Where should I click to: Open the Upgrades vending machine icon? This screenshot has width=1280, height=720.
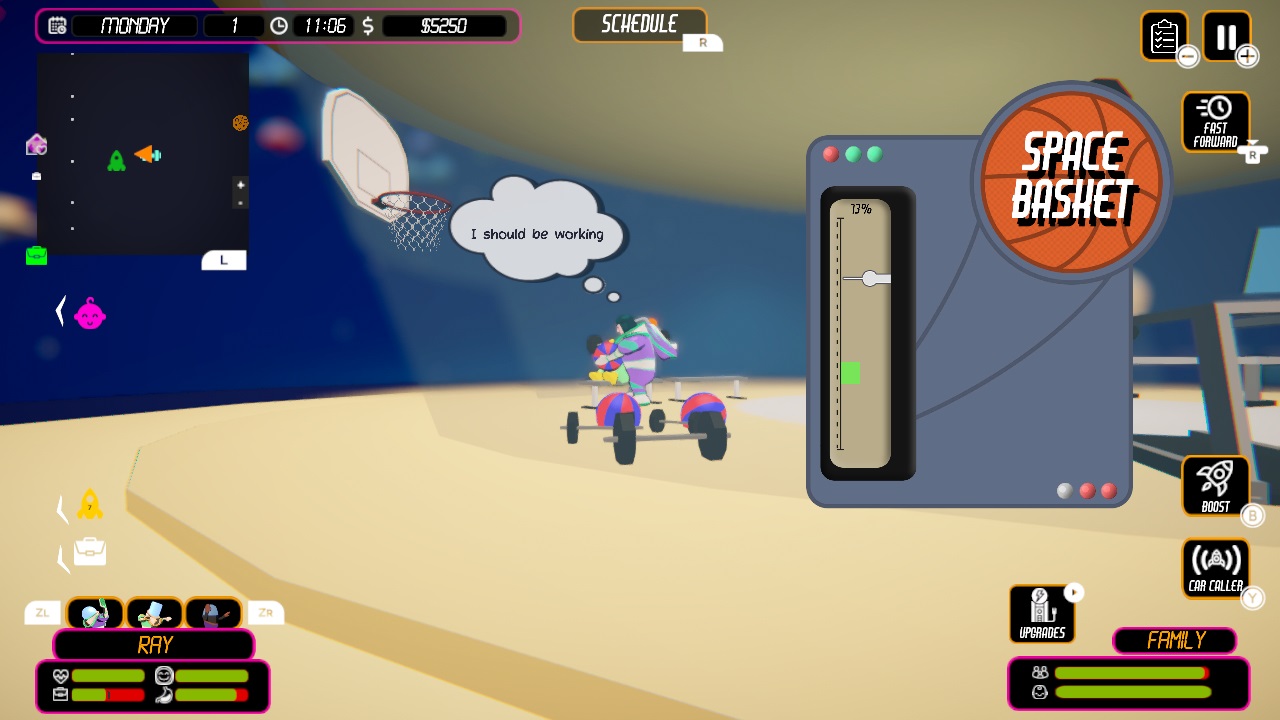click(x=1041, y=612)
